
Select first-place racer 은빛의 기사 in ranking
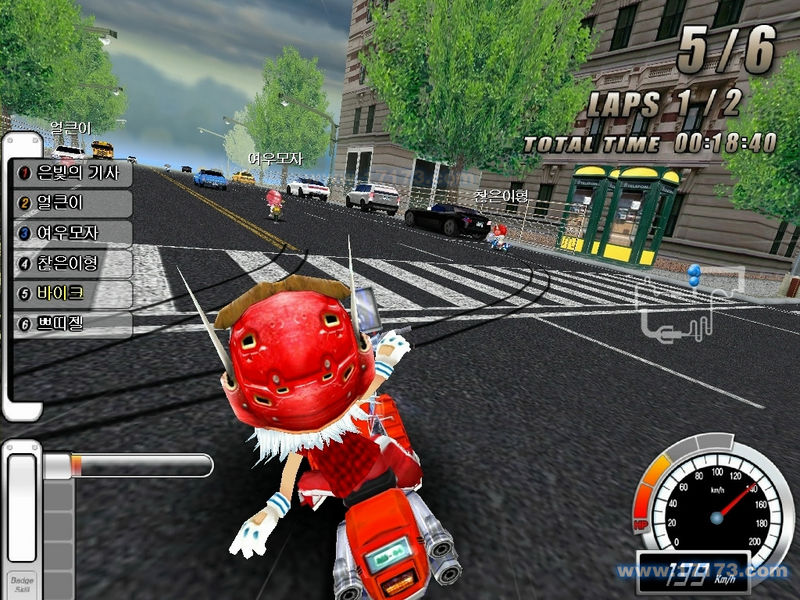(72, 173)
